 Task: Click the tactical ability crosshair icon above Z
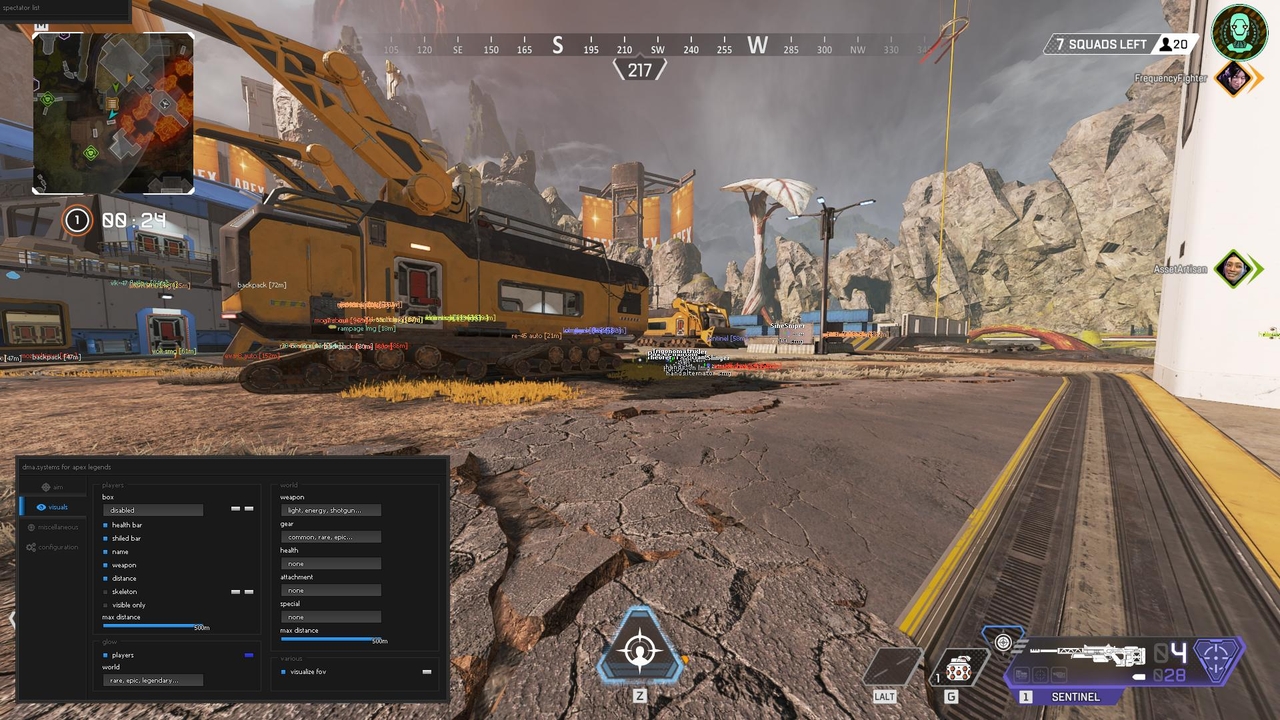[x=639, y=650]
